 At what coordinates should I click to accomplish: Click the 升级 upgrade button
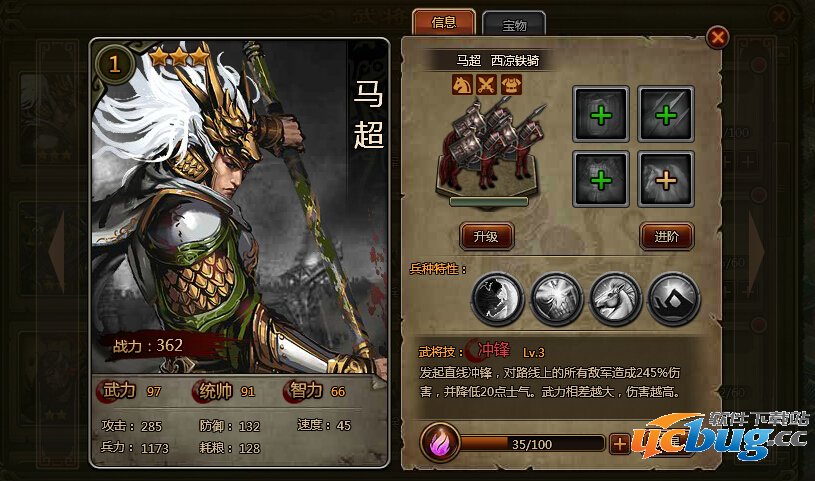pos(486,236)
